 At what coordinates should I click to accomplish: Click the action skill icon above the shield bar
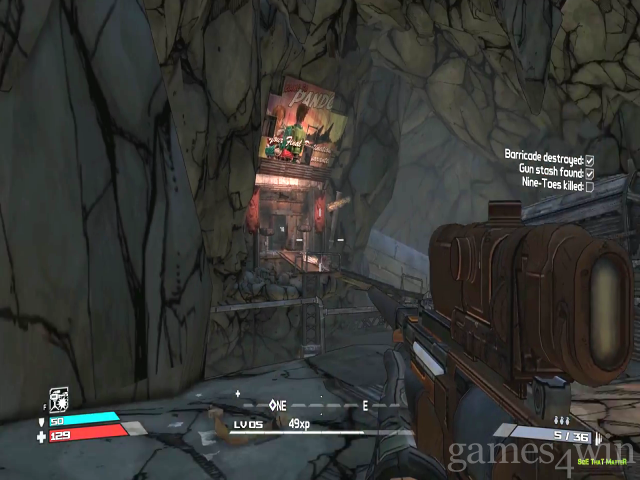coord(58,400)
